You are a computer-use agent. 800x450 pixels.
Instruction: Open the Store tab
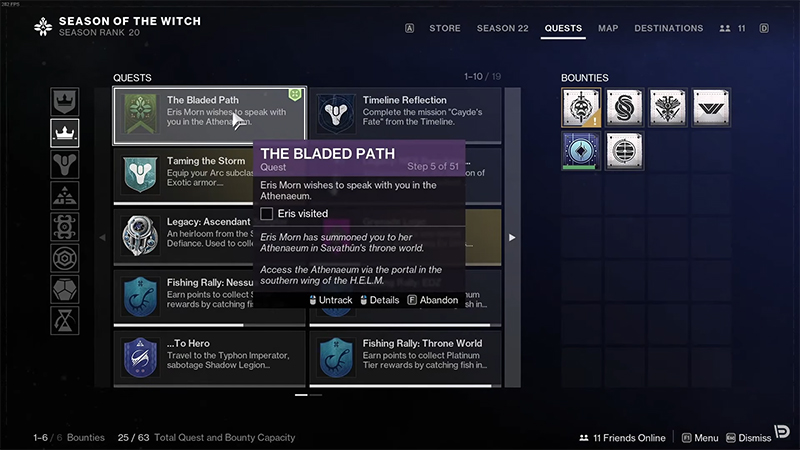coord(445,28)
